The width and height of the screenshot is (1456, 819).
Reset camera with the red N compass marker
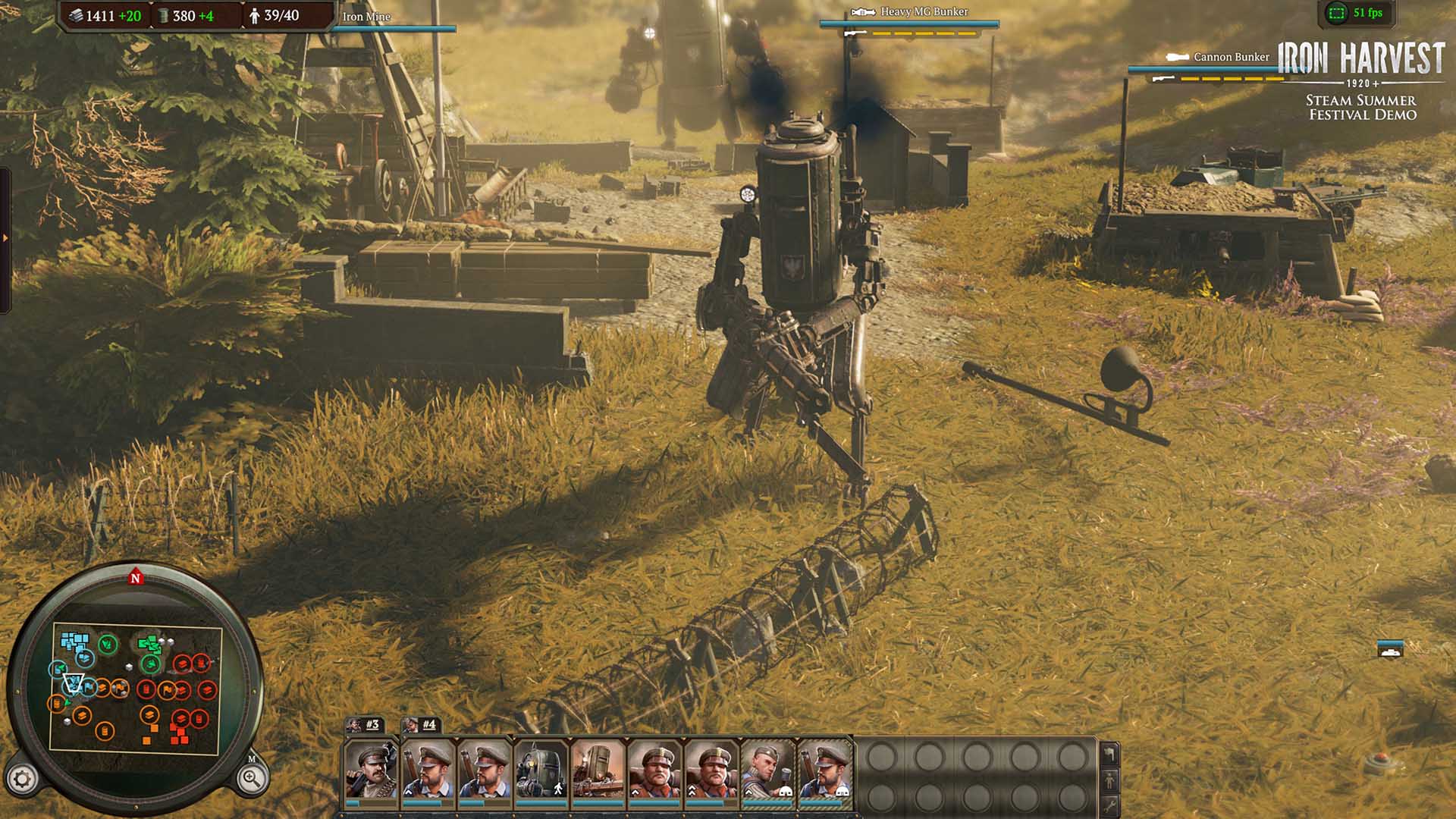point(136,578)
